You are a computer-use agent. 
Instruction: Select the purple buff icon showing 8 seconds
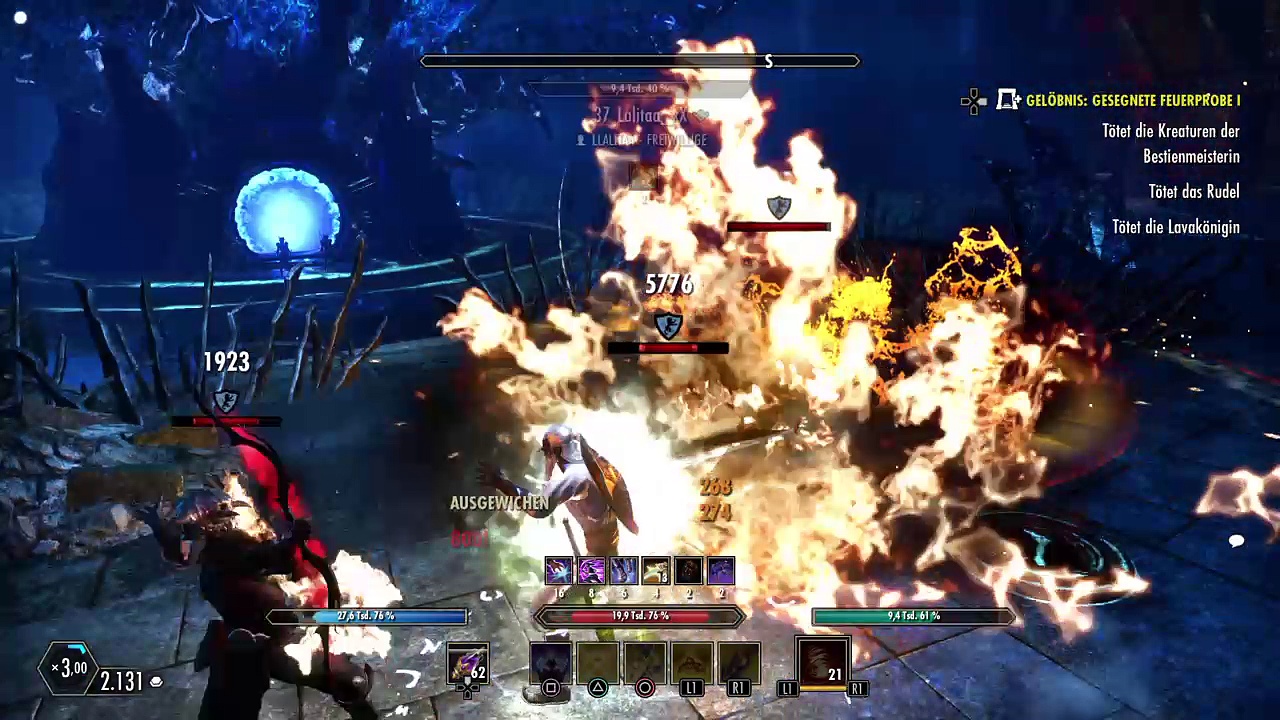tap(591, 571)
